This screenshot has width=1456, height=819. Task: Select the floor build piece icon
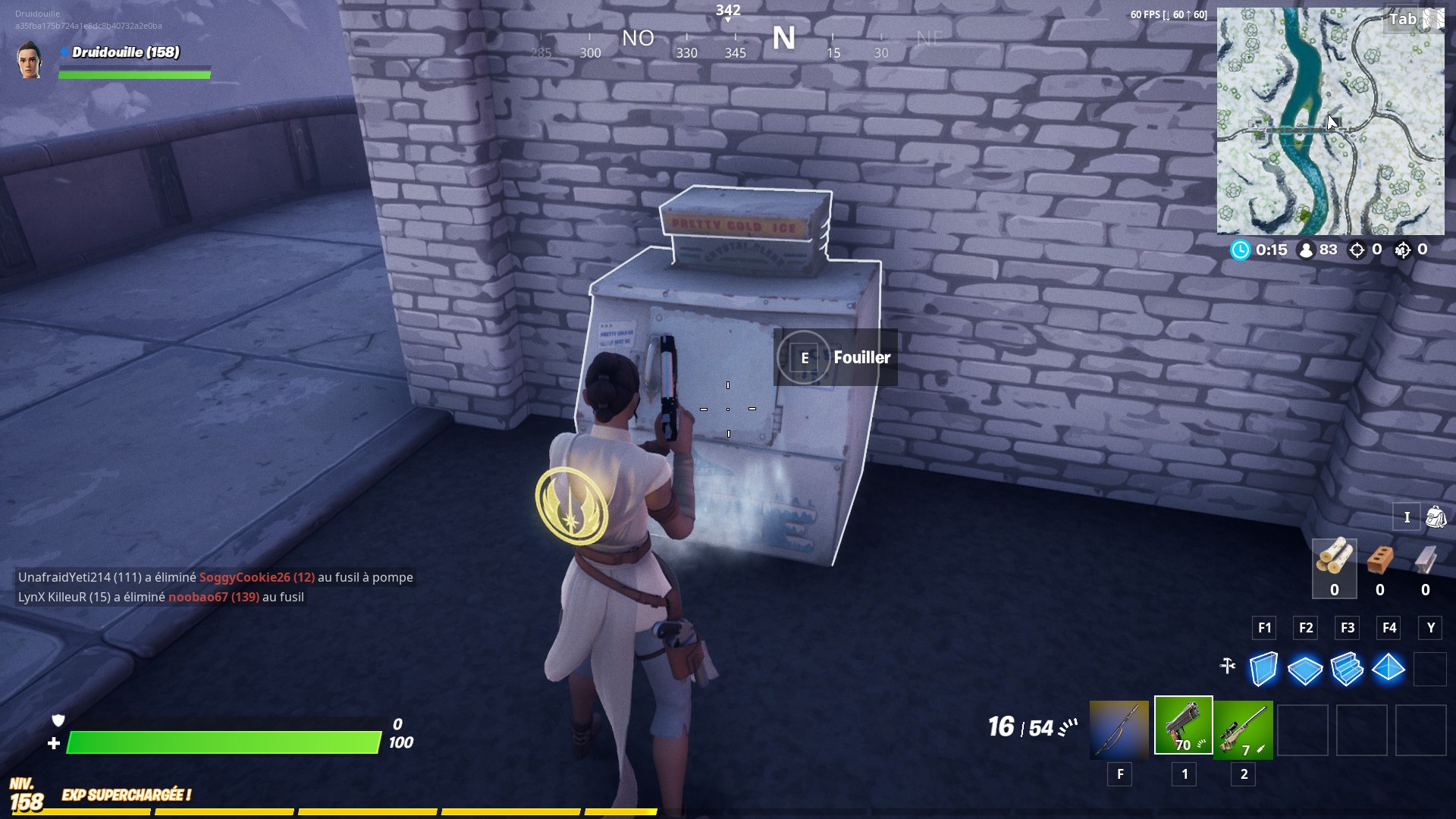pos(1306,670)
